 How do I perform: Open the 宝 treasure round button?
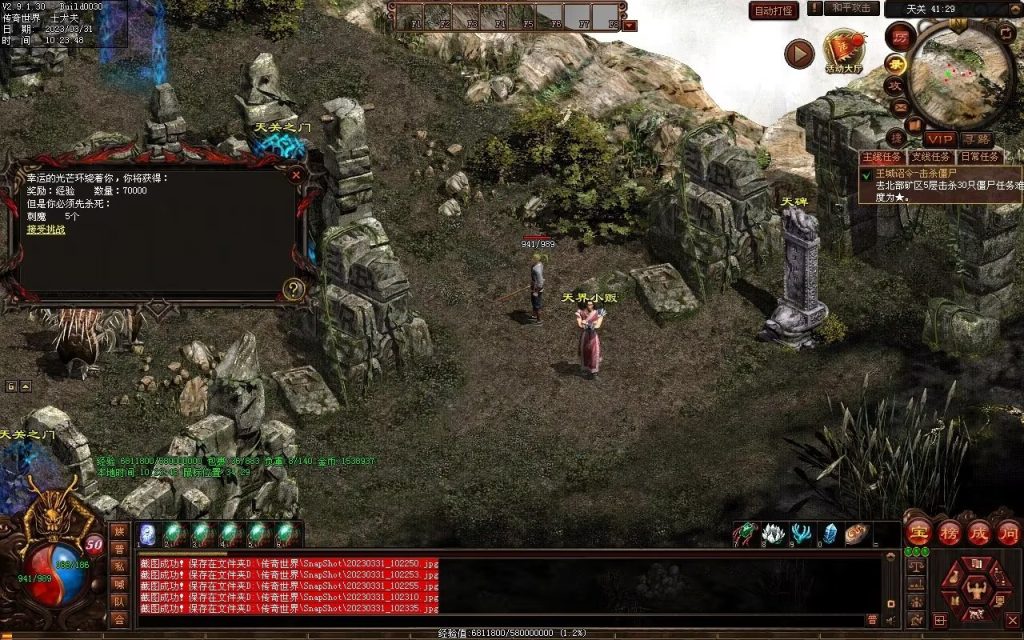click(918, 531)
